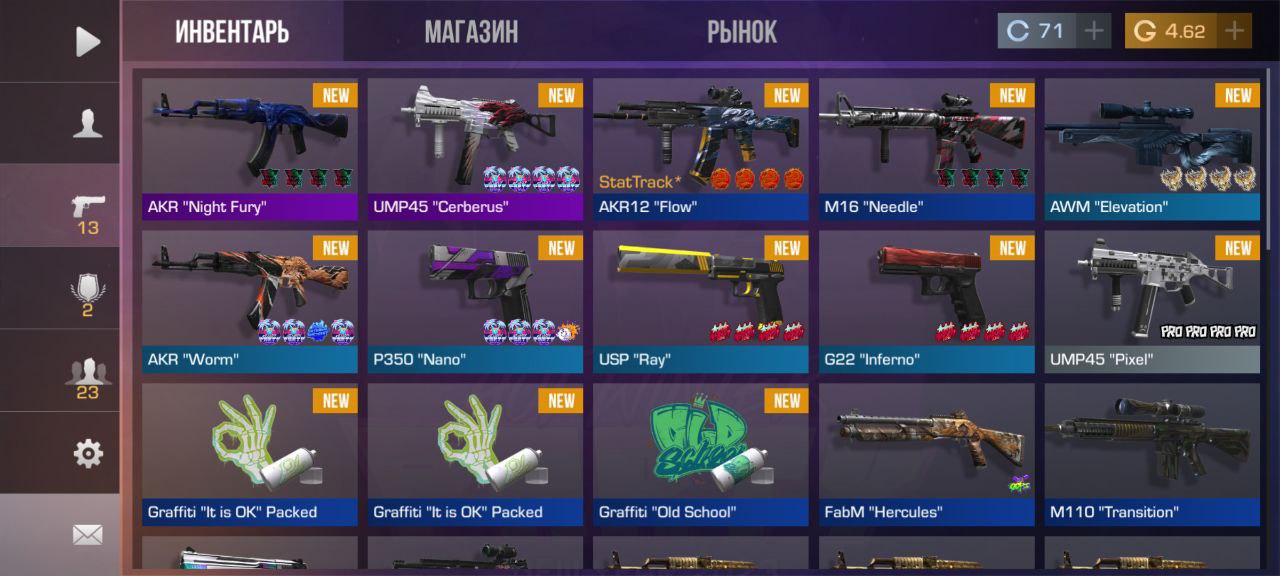Select the AKR "Night Fury" item
This screenshot has height=576, width=1280.
[250, 149]
